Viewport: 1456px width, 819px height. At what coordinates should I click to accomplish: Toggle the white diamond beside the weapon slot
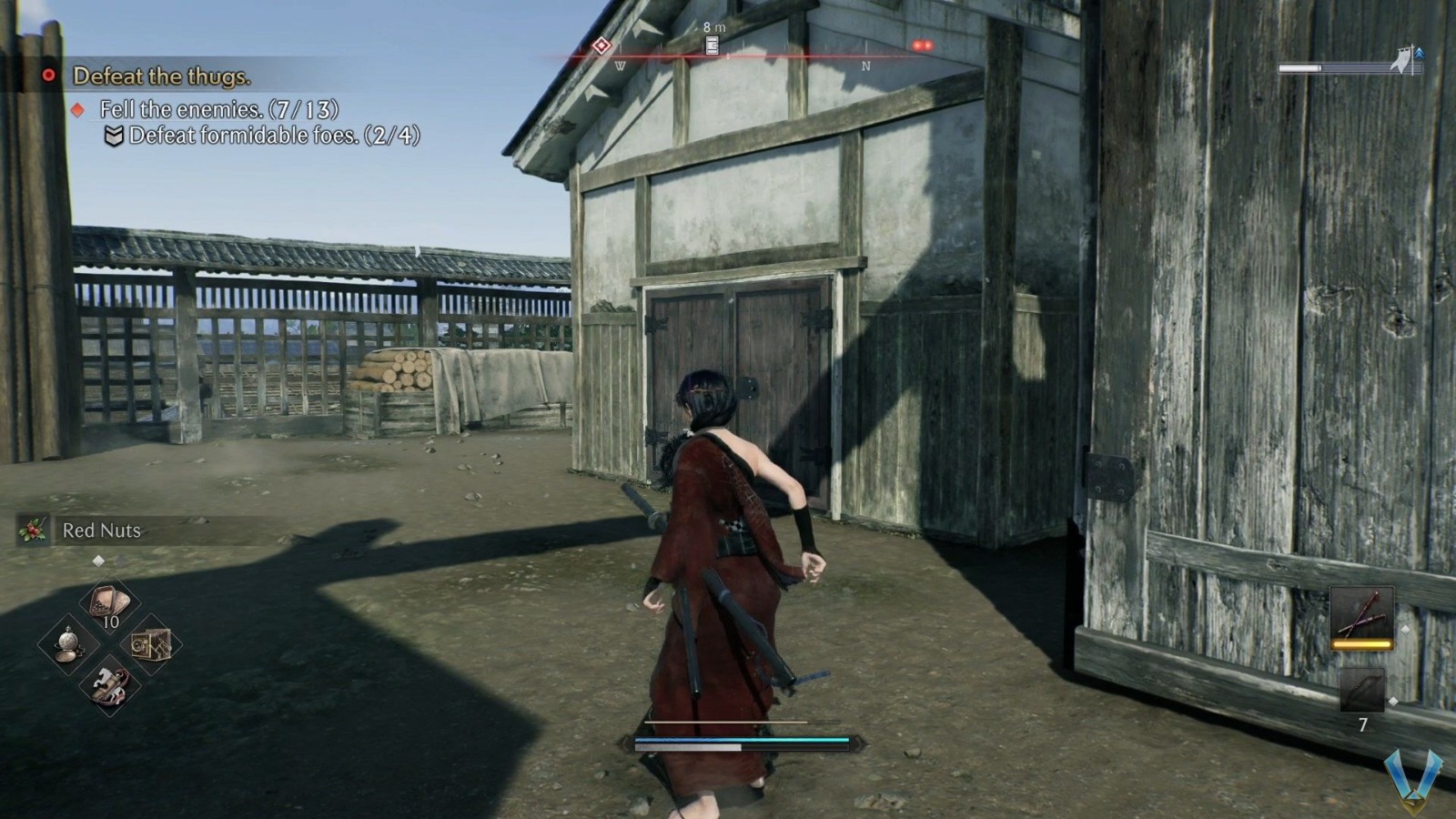pyautogui.click(x=1405, y=629)
